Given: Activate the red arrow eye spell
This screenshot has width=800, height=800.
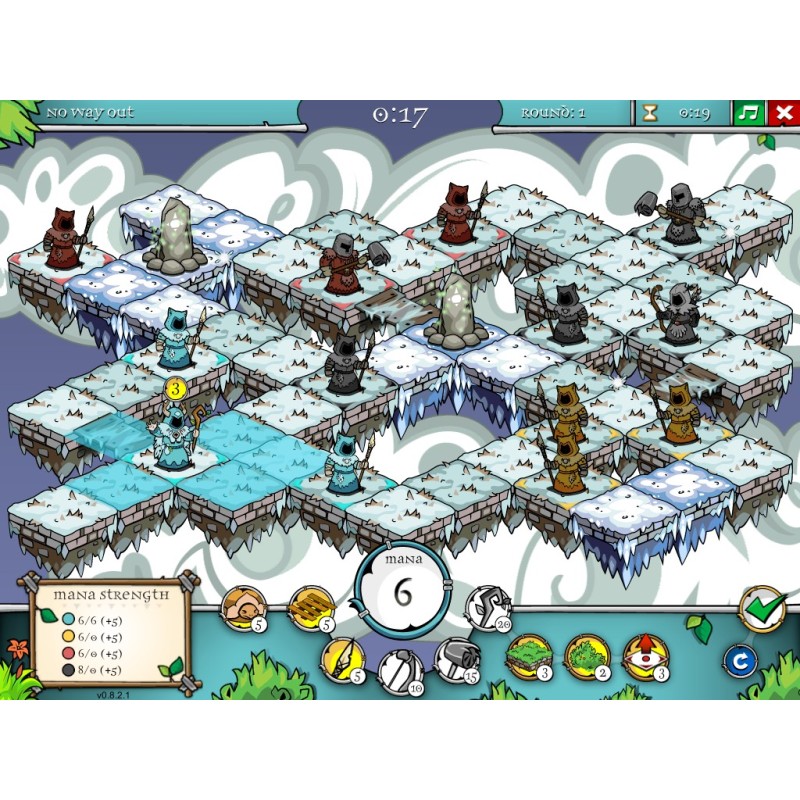Looking at the screenshot, I should click(643, 656).
